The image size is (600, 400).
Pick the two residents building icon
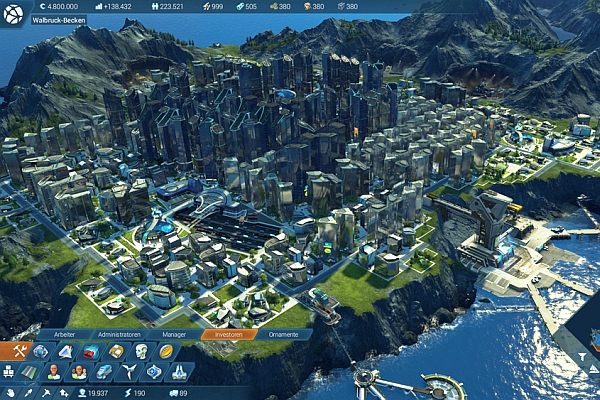tap(79, 372)
